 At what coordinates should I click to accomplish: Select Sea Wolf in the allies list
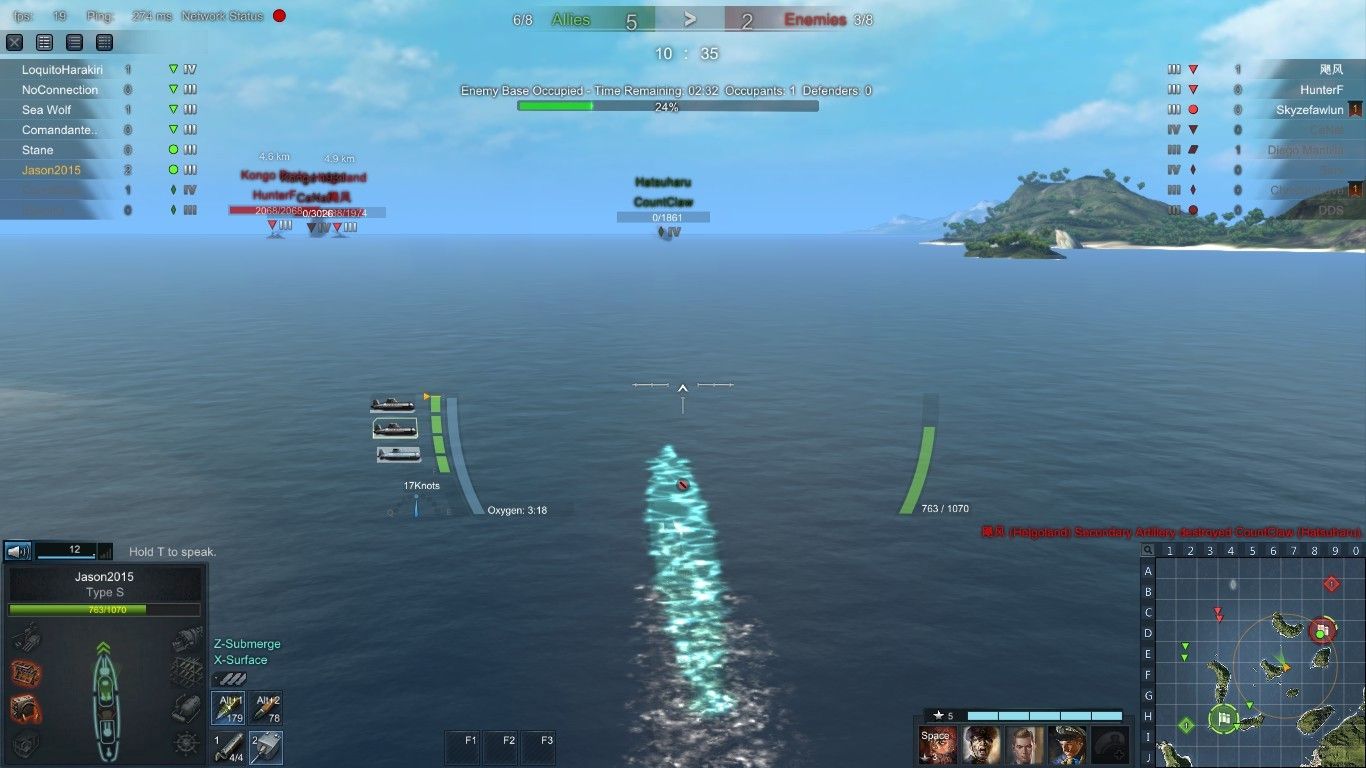tap(47, 110)
